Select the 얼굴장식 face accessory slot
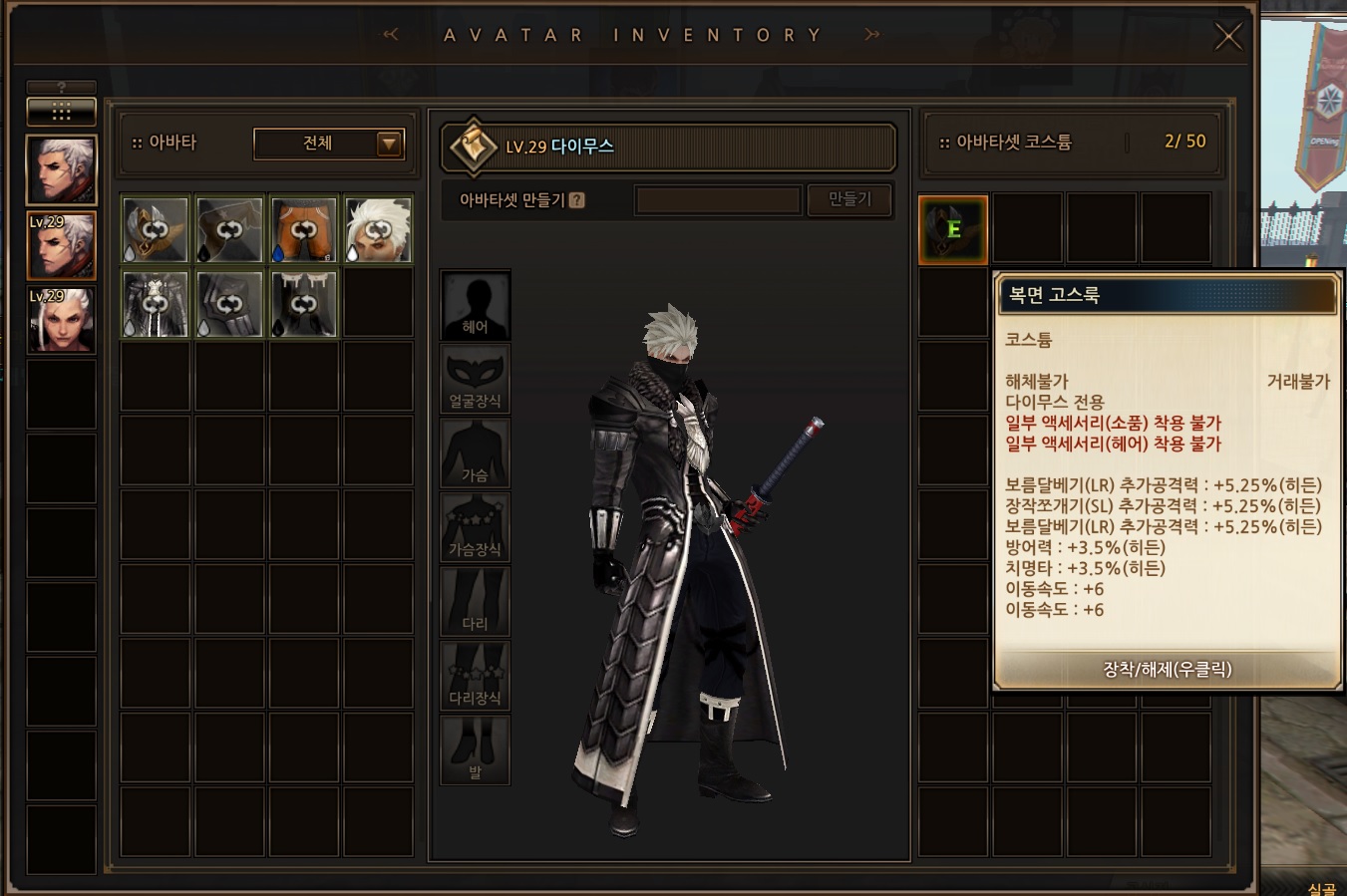This screenshot has height=896, width=1347. pyautogui.click(x=476, y=380)
